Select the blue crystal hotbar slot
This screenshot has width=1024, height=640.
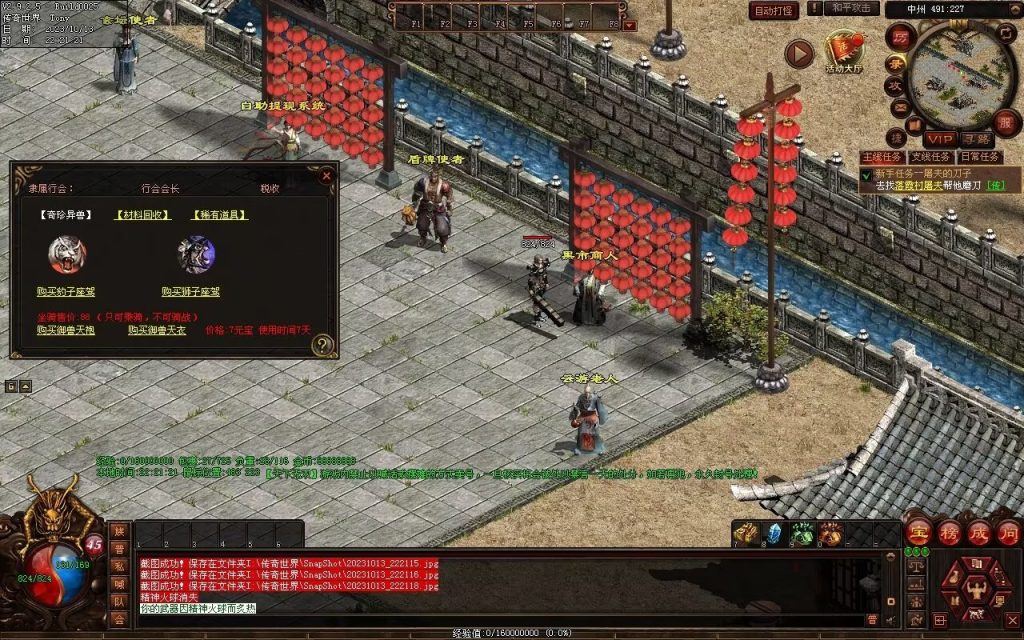[x=773, y=534]
